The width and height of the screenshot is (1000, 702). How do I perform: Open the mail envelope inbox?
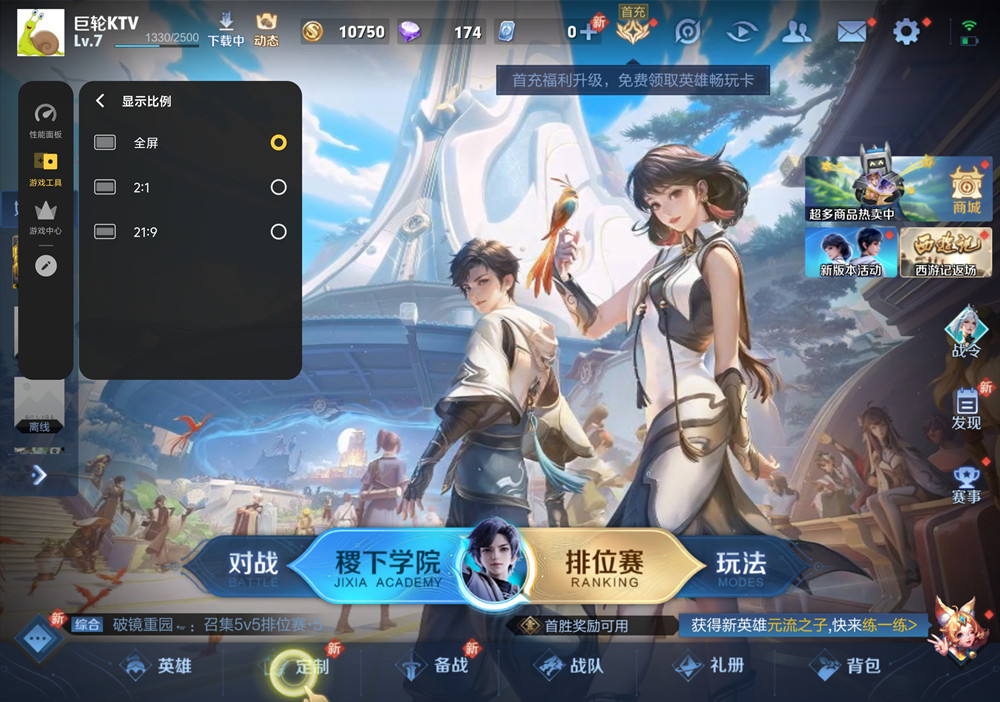click(x=851, y=32)
